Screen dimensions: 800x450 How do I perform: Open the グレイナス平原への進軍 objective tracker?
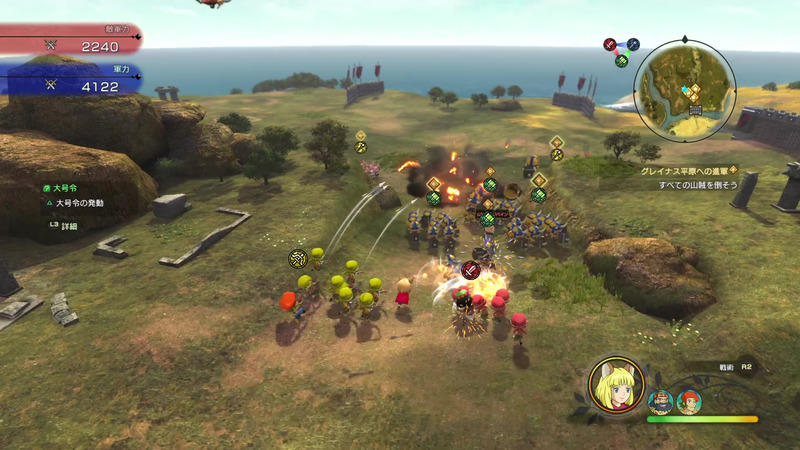[x=688, y=171]
